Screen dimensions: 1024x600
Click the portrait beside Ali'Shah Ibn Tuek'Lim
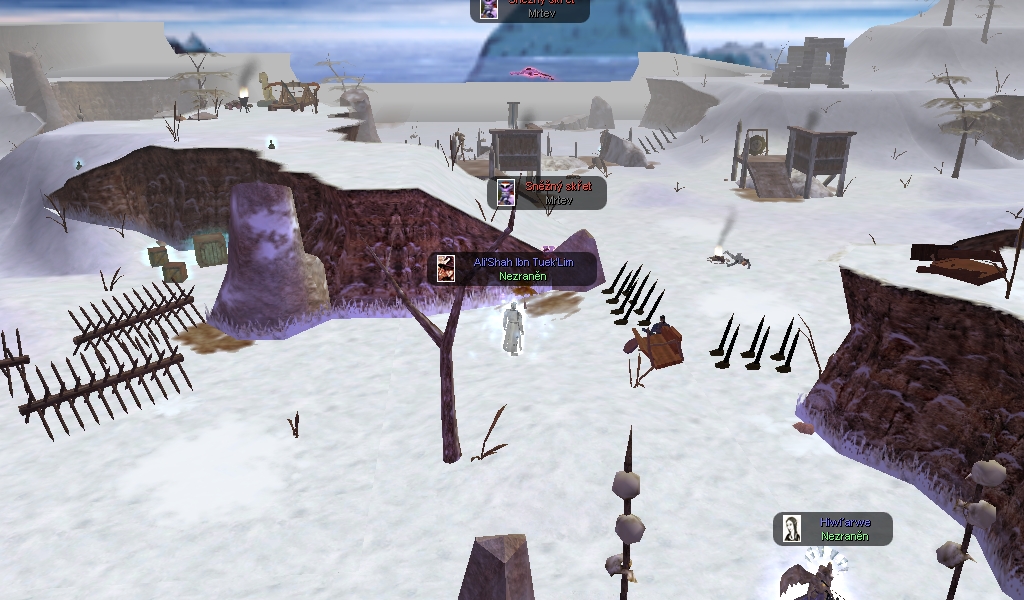(x=446, y=268)
